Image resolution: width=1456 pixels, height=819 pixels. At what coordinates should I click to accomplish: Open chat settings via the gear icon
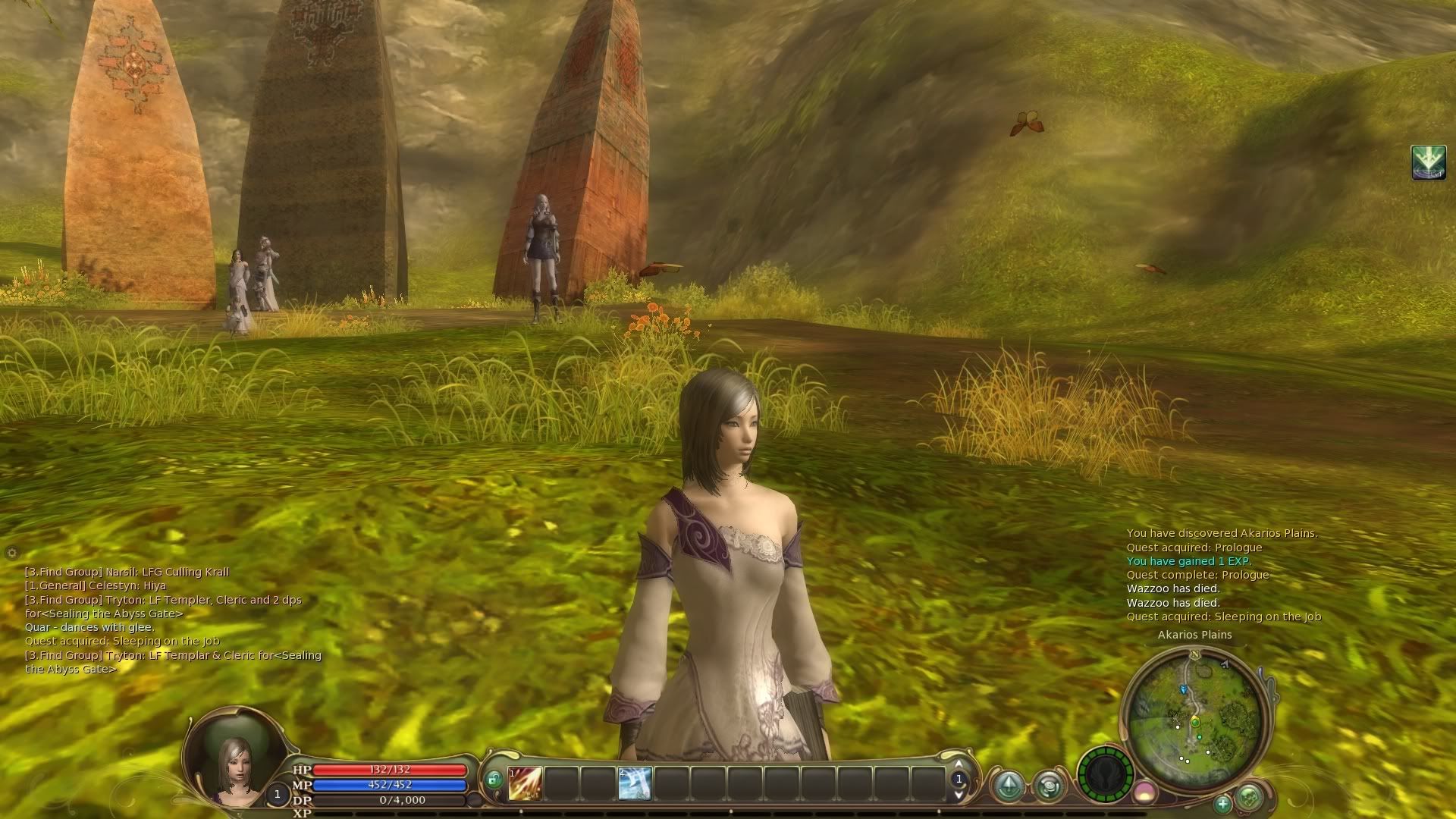click(11, 552)
